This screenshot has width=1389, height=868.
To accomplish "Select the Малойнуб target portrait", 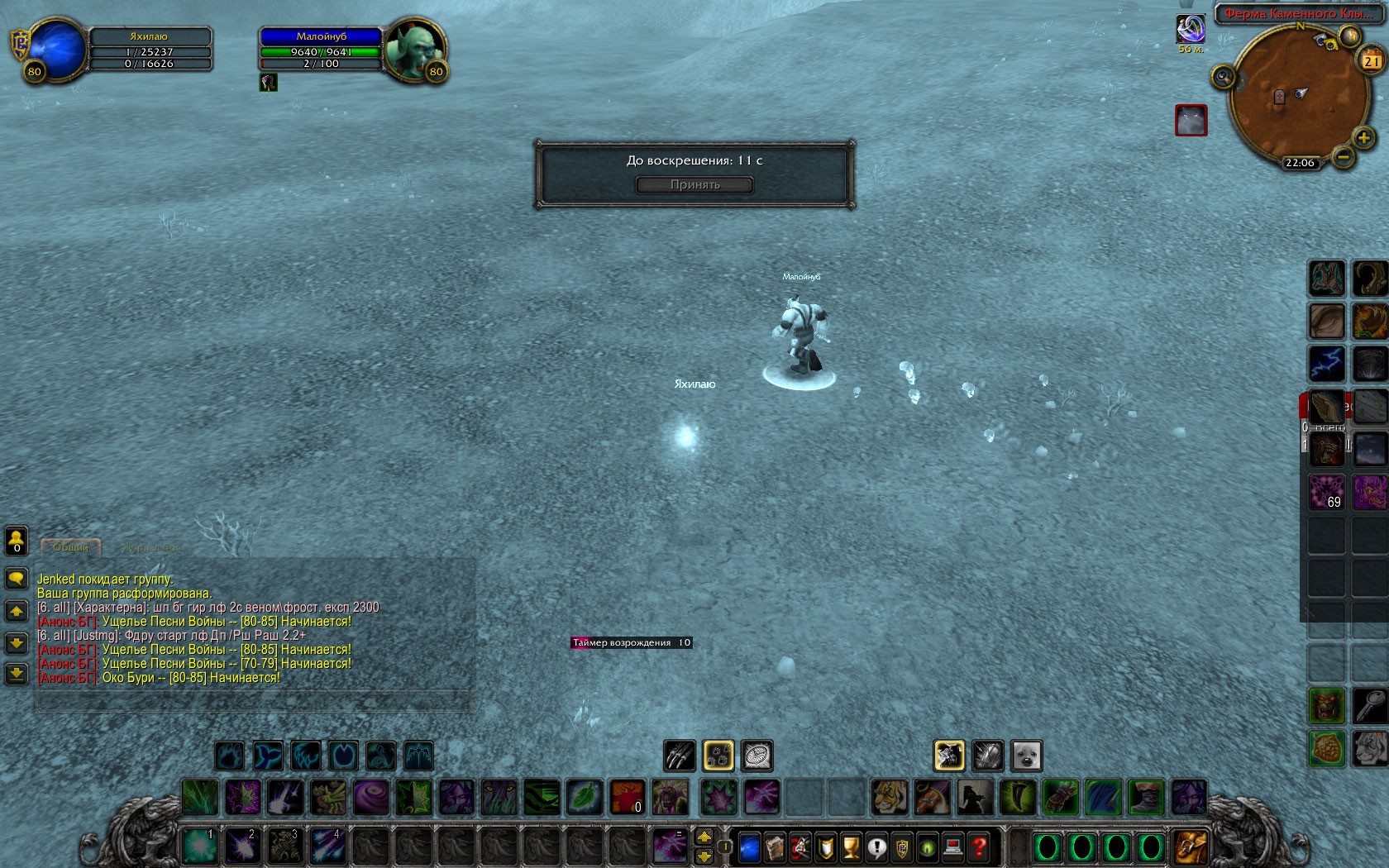I will coord(415,50).
